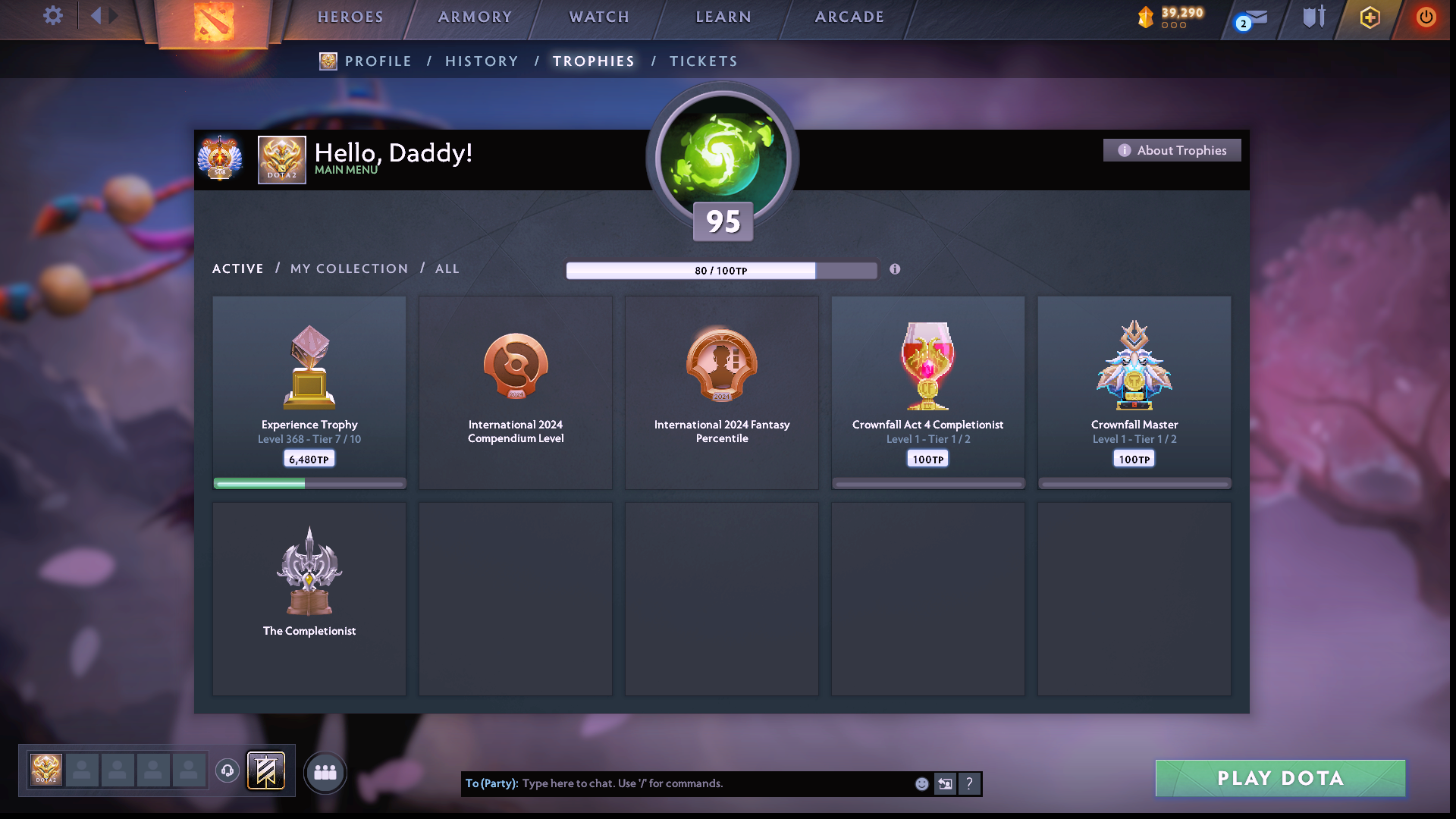Image resolution: width=1456 pixels, height=819 pixels.
Task: Select the Learn menu entry
Action: [x=723, y=17]
